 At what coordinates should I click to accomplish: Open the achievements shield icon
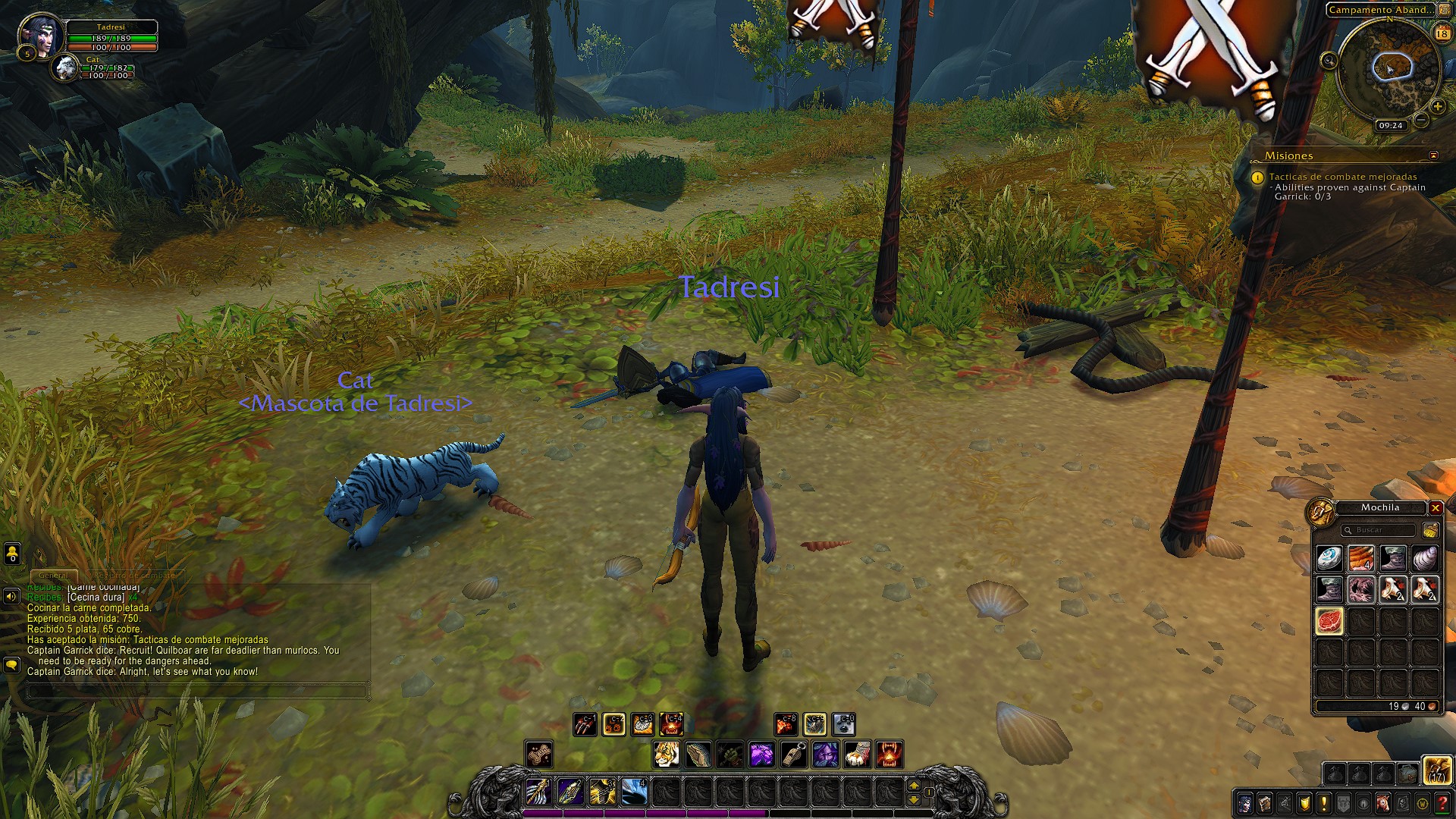click(x=1305, y=803)
